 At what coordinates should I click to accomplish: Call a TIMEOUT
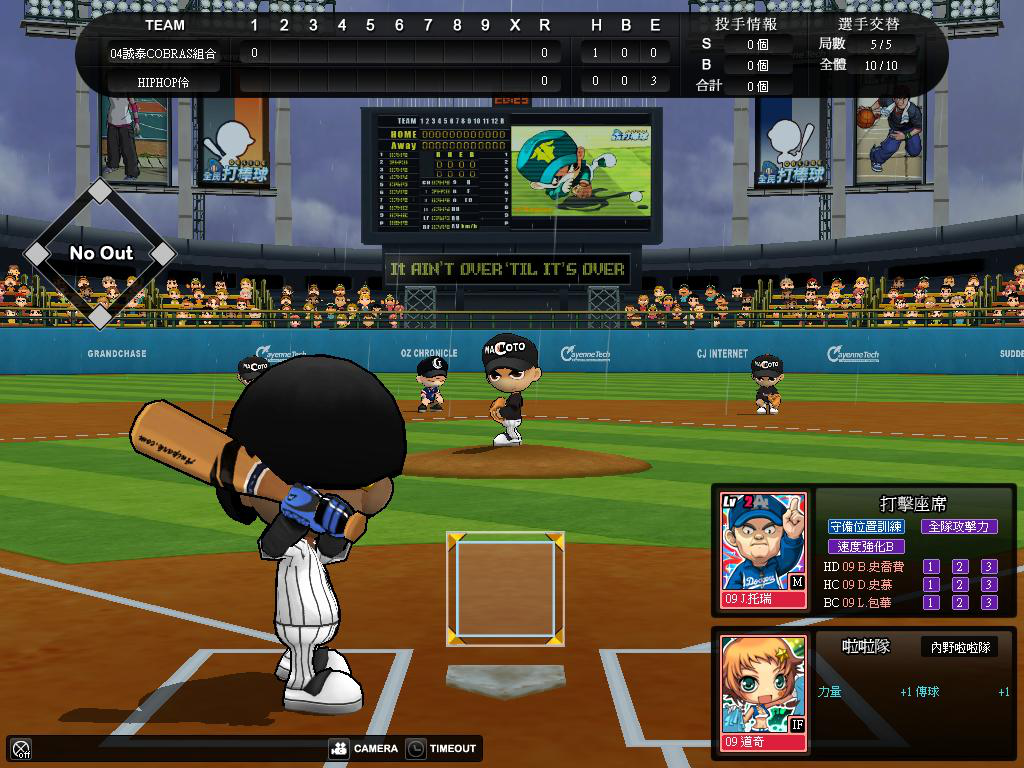pyautogui.click(x=441, y=748)
